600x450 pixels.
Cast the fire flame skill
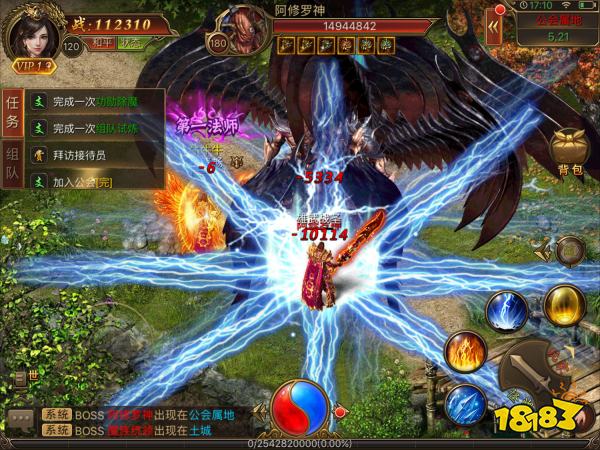[465, 350]
